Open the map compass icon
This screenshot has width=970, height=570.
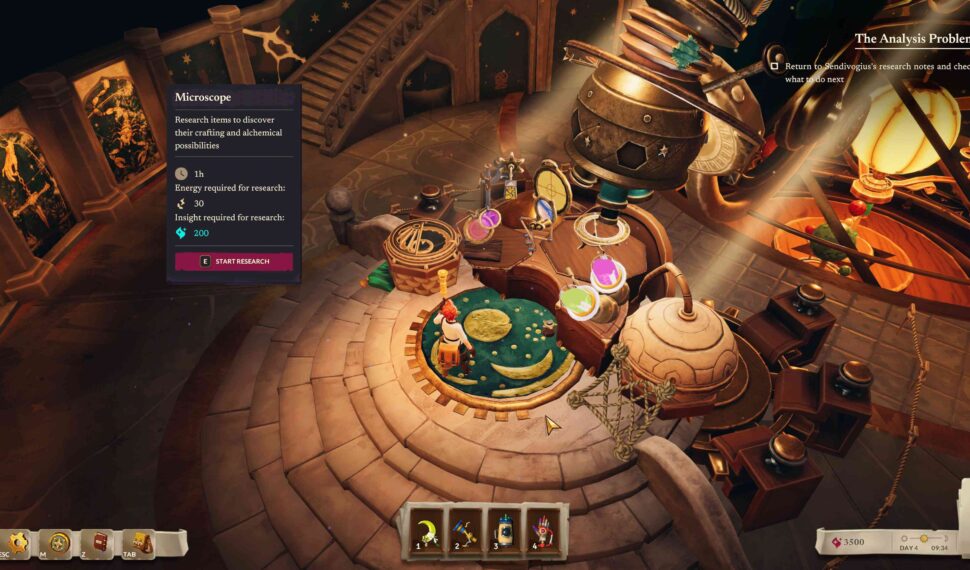click(59, 544)
